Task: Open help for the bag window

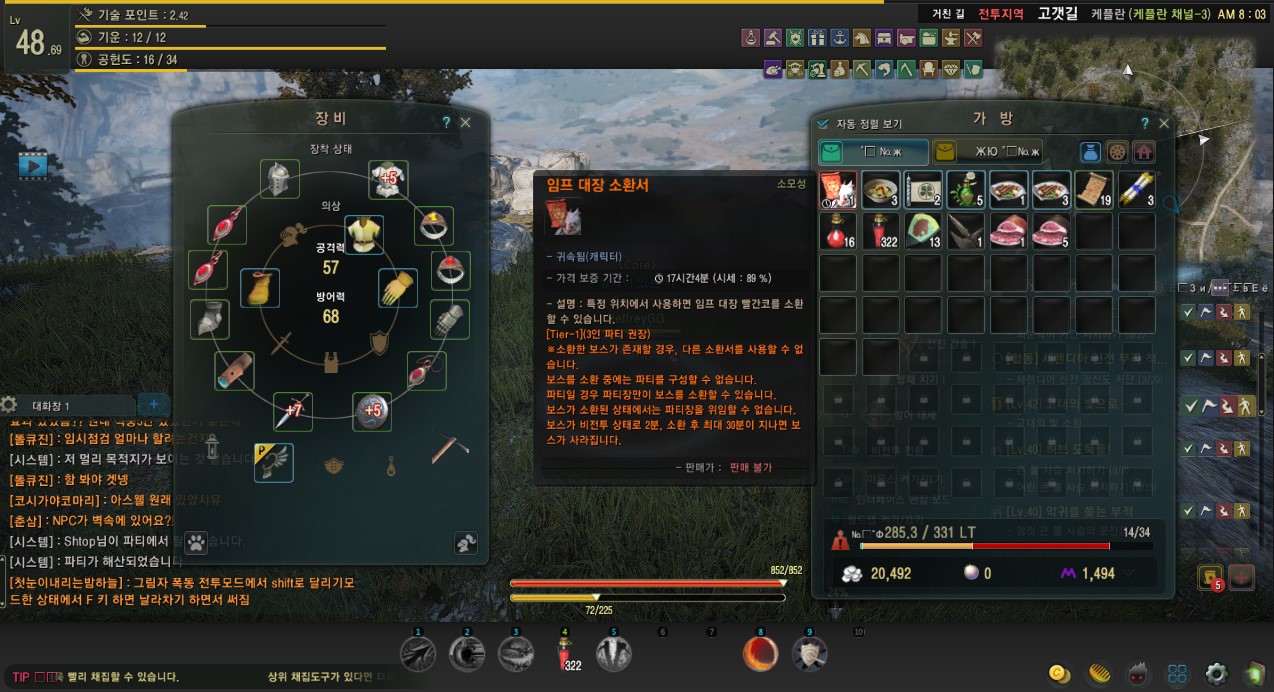Action: [1145, 123]
